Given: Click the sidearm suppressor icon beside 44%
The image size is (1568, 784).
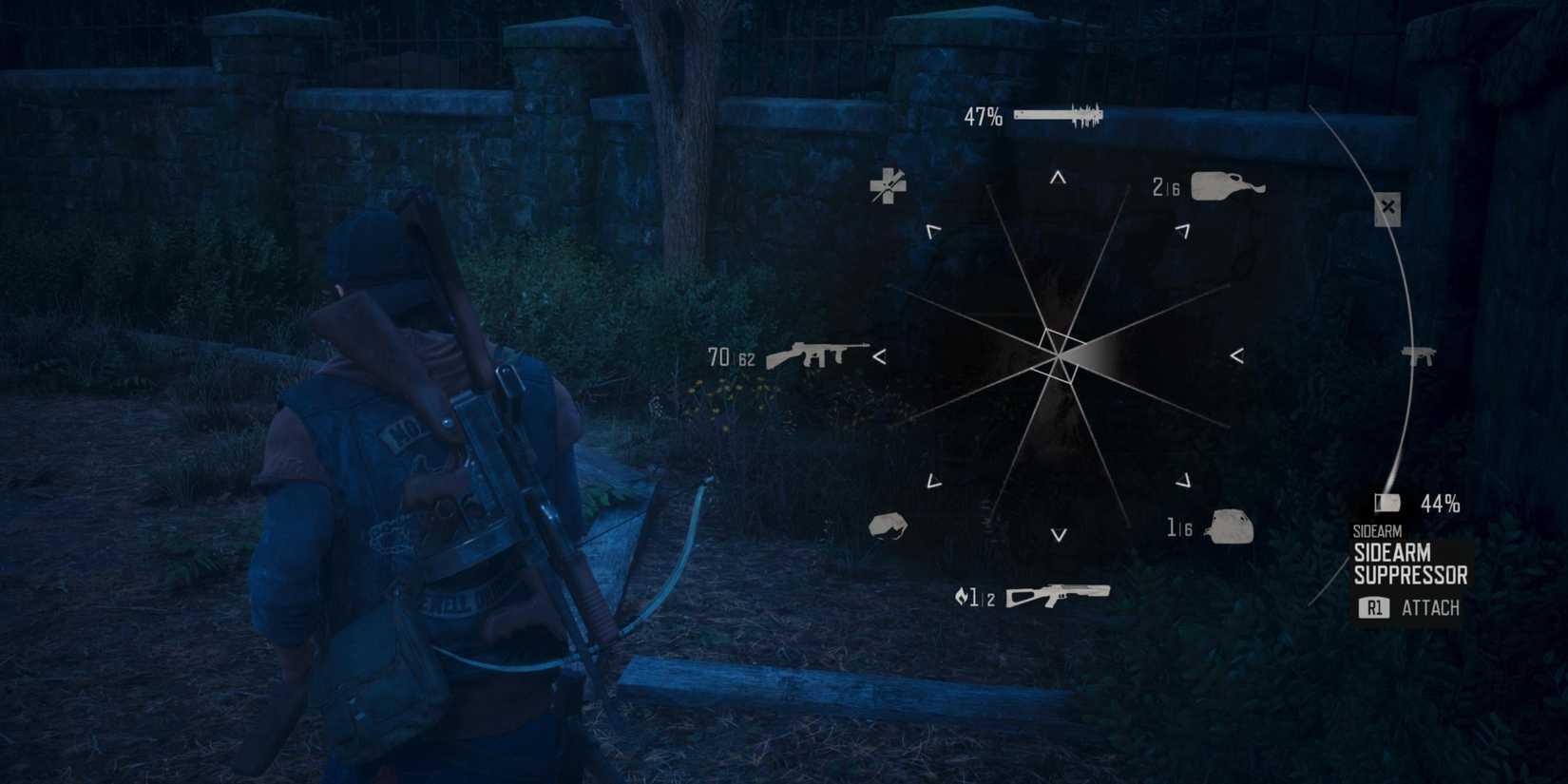Looking at the screenshot, I should point(1390,503).
